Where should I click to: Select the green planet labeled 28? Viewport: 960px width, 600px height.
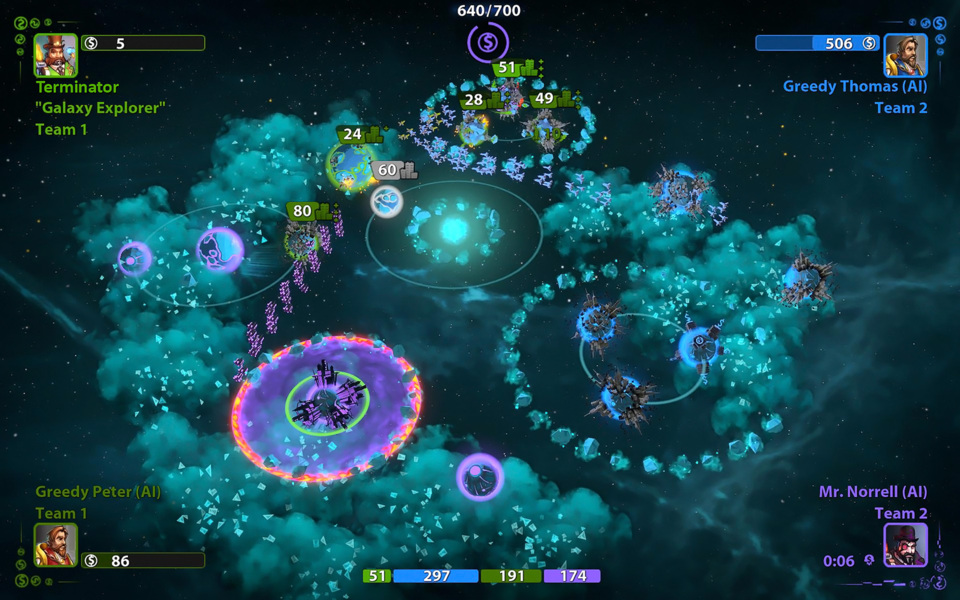[472, 127]
